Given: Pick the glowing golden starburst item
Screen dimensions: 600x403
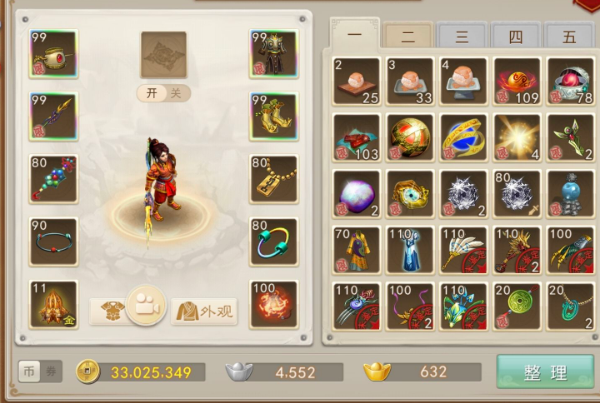Looking at the screenshot, I should pyautogui.click(x=518, y=137).
